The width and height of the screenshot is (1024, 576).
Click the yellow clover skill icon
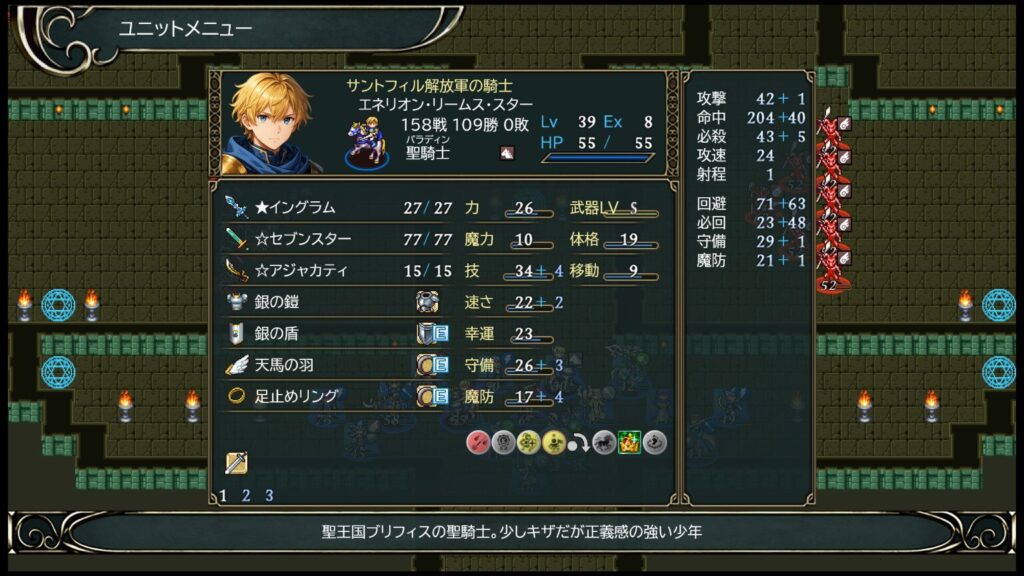click(529, 442)
